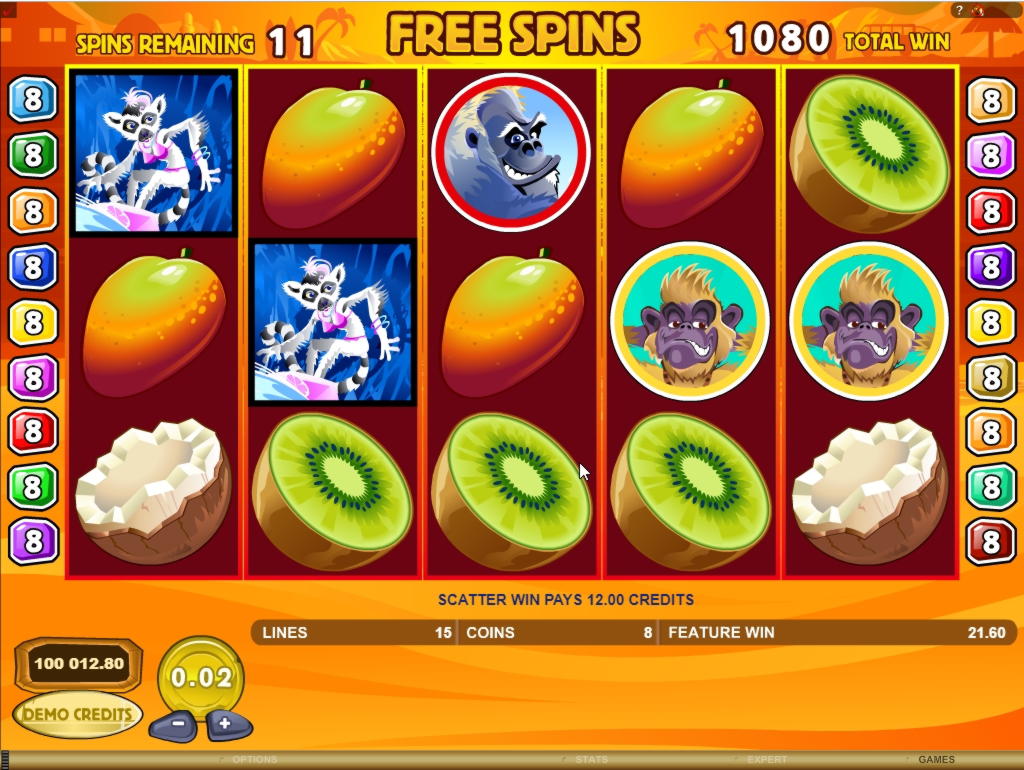Open the Games menu
Image resolution: width=1024 pixels, height=770 pixels.
click(x=936, y=760)
